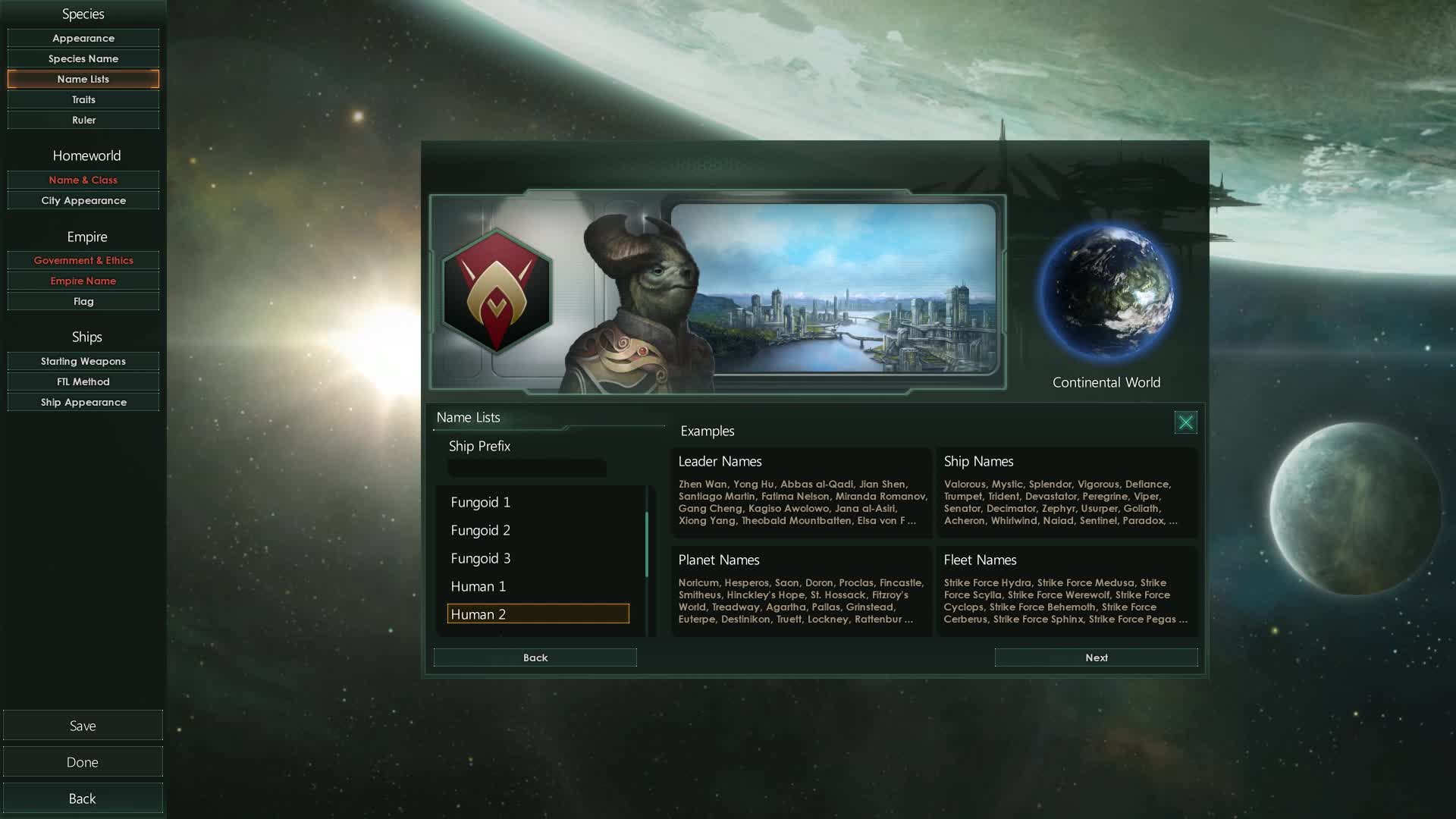
Task: Save the current empire design
Action: (83, 725)
